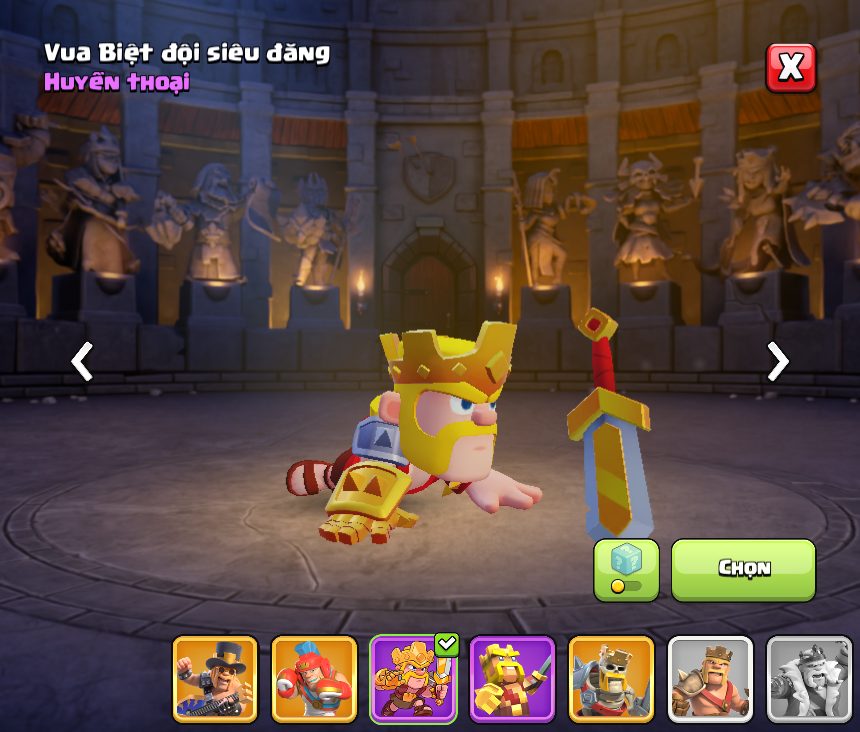Select the greyed-out locked King skin
Viewport: 860px width, 732px height.
point(809,679)
